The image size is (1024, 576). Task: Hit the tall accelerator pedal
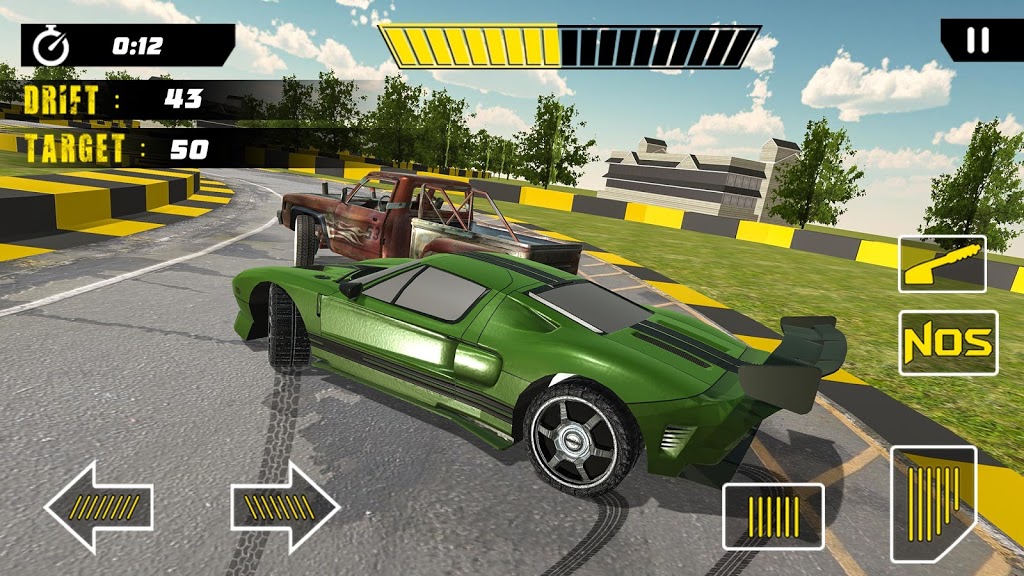[932, 502]
